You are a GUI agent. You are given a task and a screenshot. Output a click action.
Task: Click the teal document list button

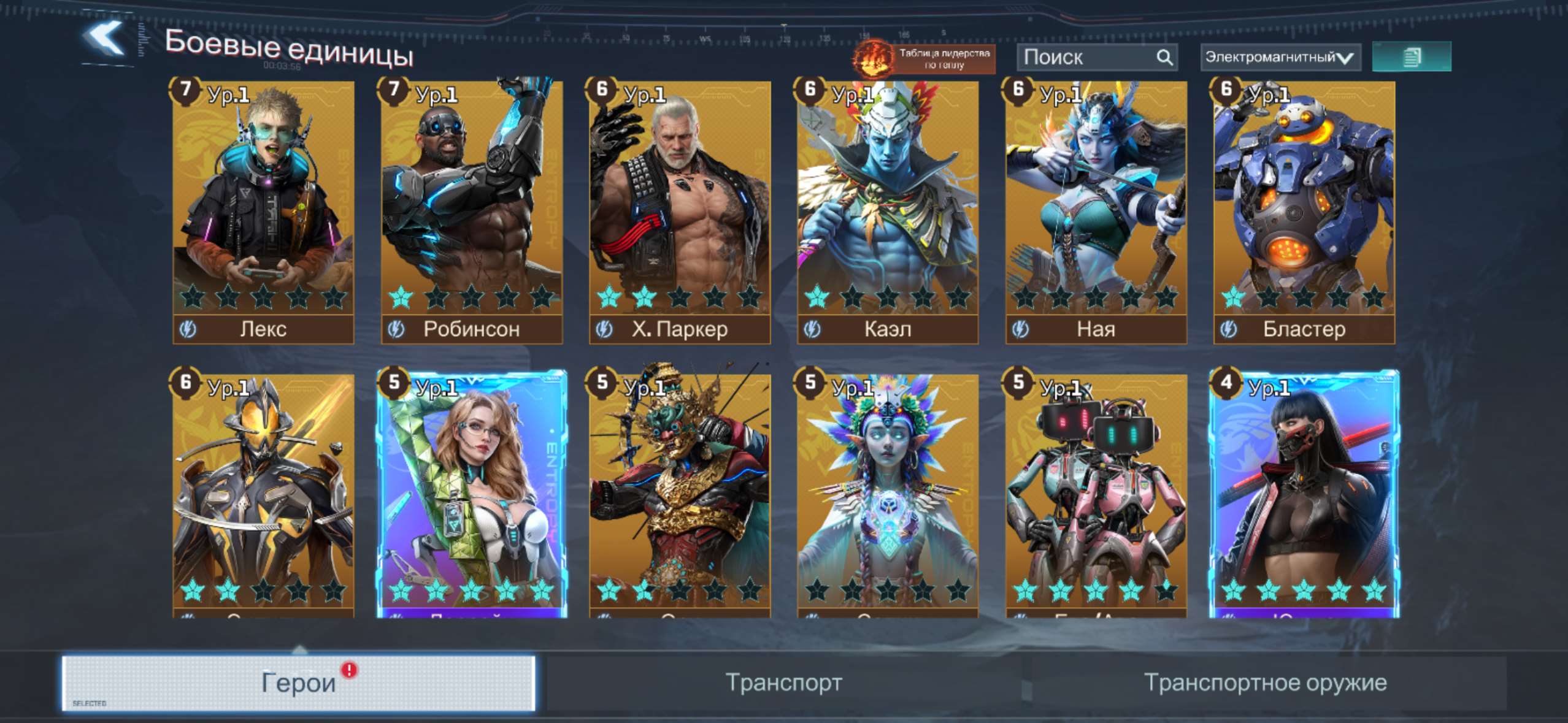coord(1411,57)
